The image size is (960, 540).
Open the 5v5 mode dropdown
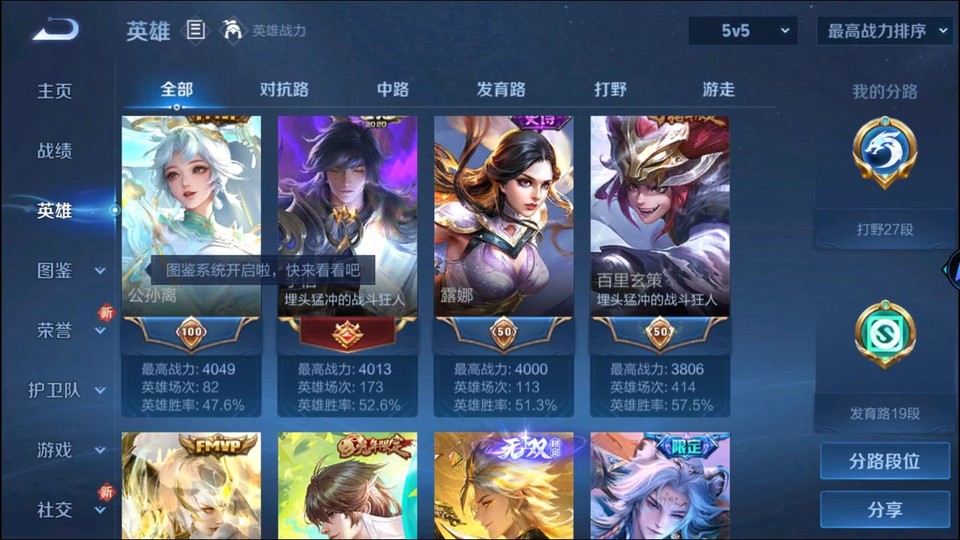742,31
